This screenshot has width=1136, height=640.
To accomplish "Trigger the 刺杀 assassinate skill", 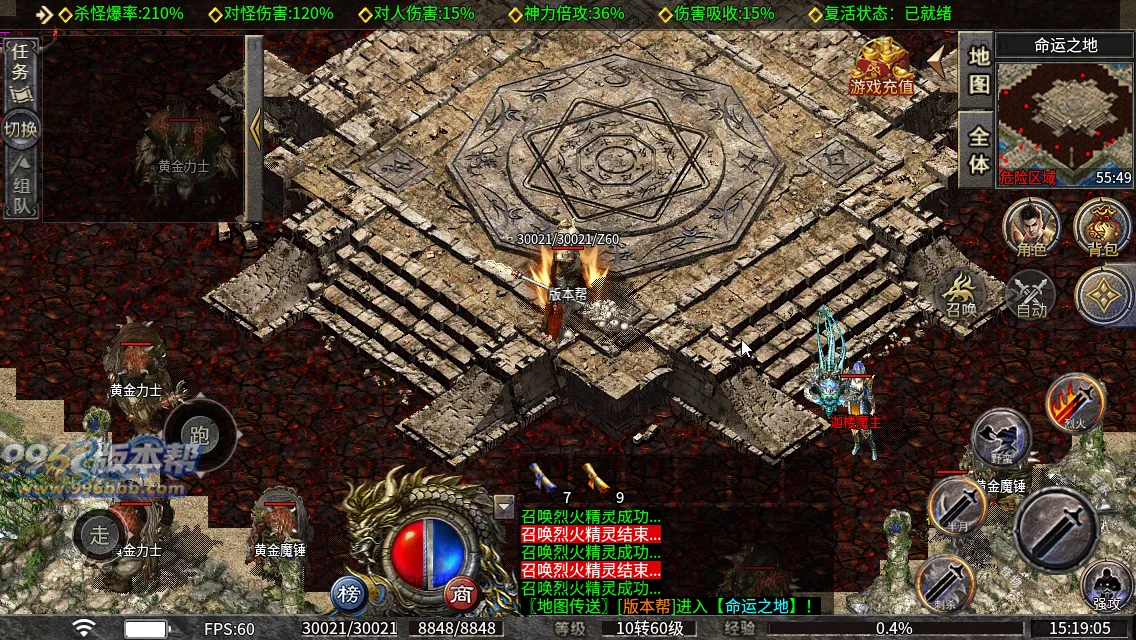I will (x=945, y=585).
